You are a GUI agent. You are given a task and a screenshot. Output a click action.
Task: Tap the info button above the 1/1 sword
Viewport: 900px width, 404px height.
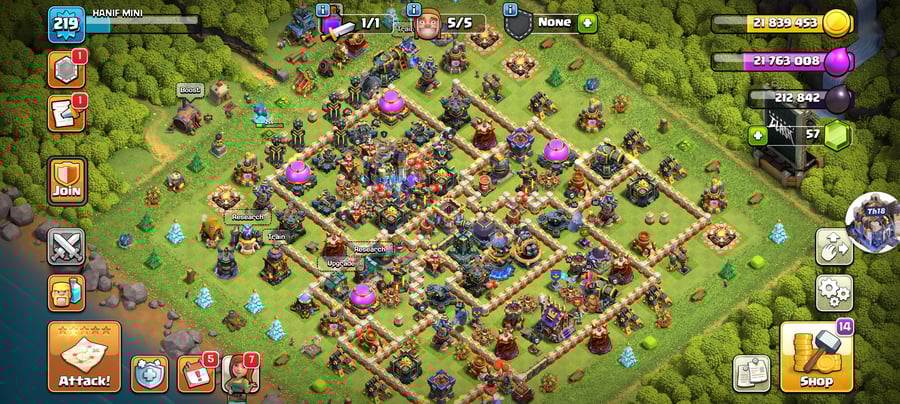pyautogui.click(x=323, y=9)
